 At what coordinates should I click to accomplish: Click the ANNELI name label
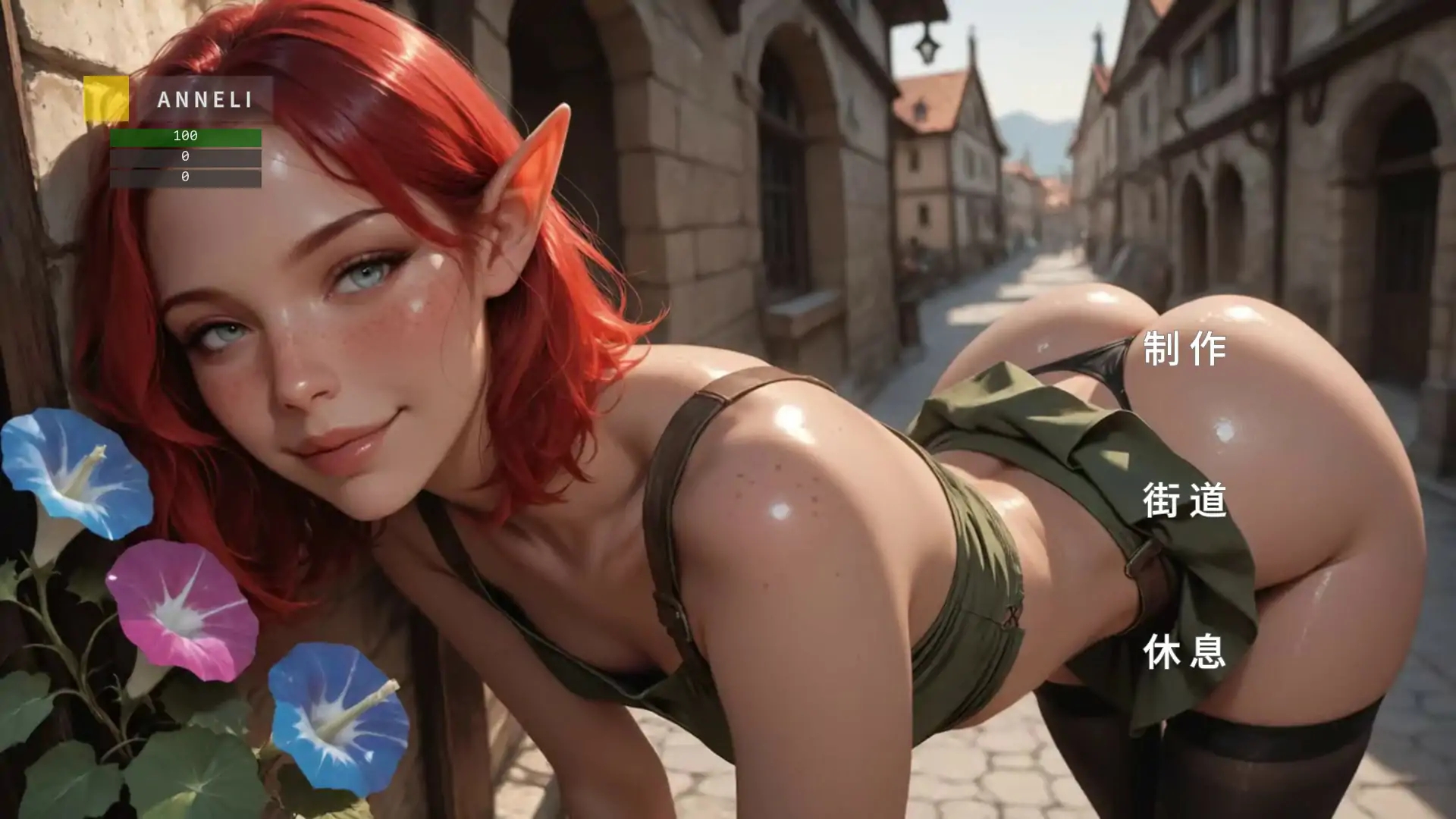[x=205, y=99]
